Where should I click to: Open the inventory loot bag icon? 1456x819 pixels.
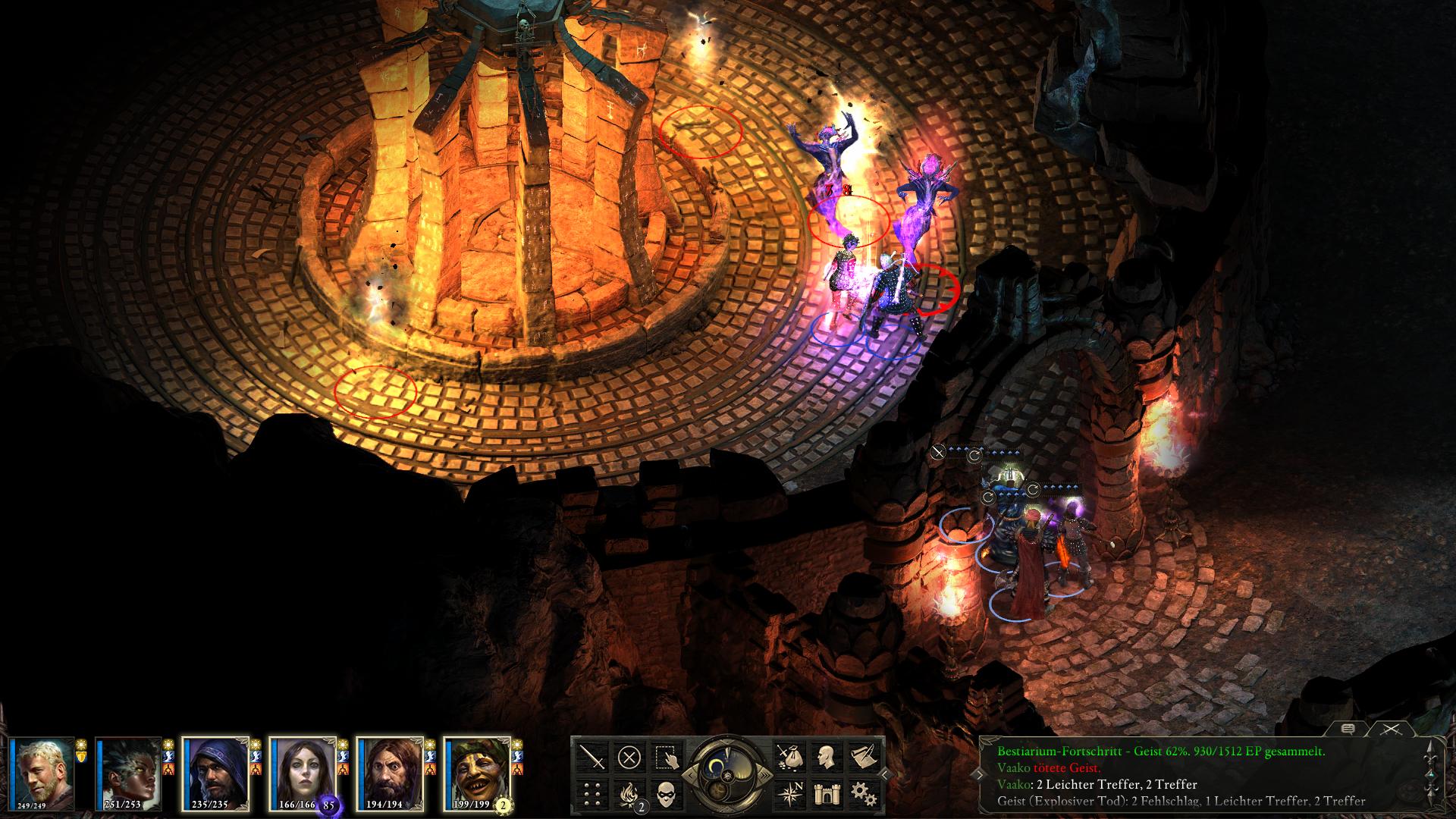tap(789, 757)
